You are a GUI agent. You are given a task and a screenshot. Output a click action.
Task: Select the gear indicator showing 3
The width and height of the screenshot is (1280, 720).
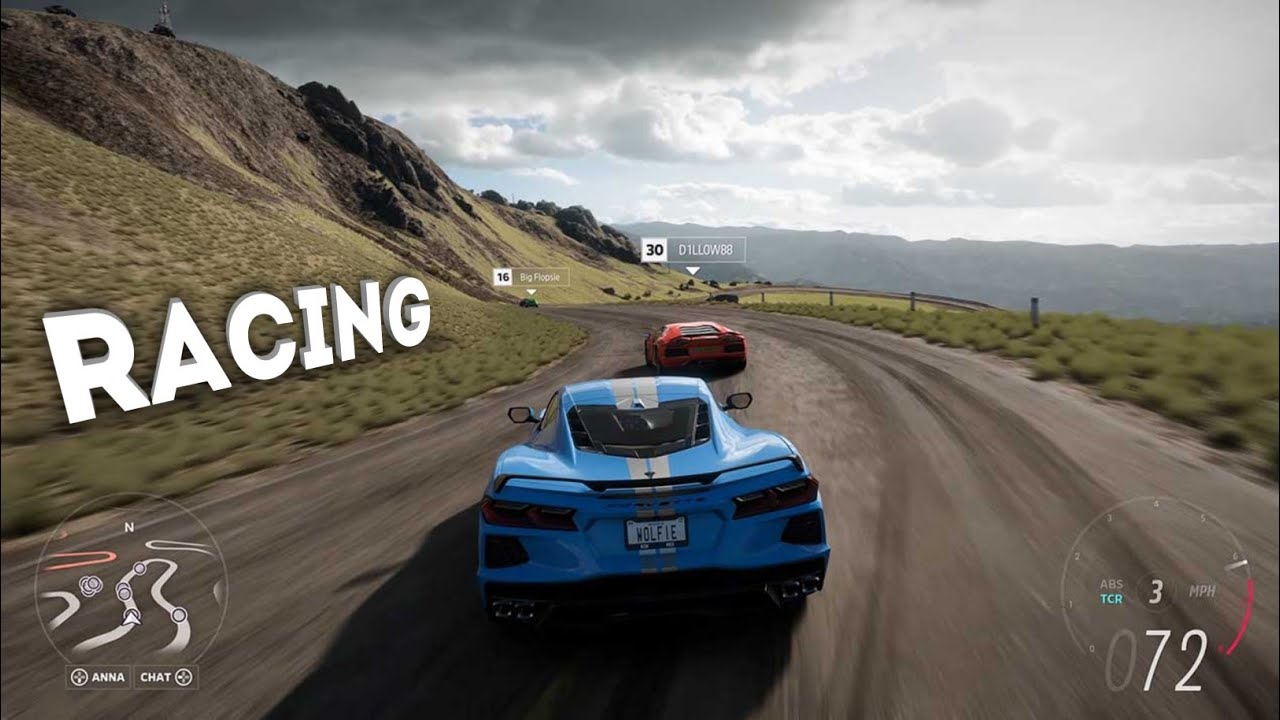pyautogui.click(x=1156, y=590)
